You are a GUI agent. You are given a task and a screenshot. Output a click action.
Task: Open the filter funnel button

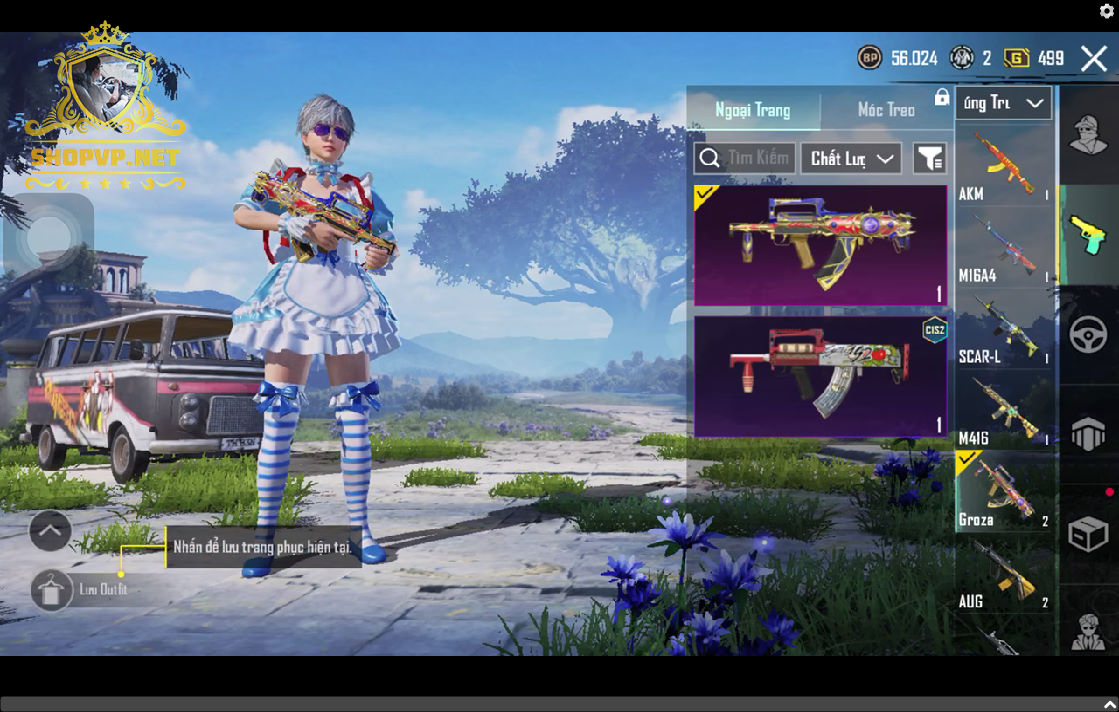(929, 158)
